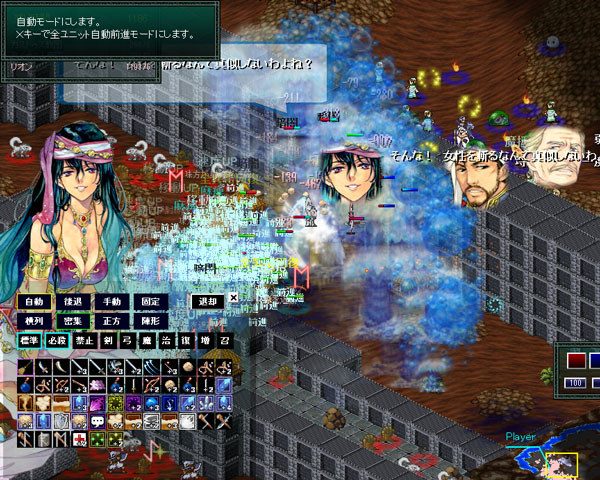Set formation to 密集 tight cluster

tap(72, 321)
